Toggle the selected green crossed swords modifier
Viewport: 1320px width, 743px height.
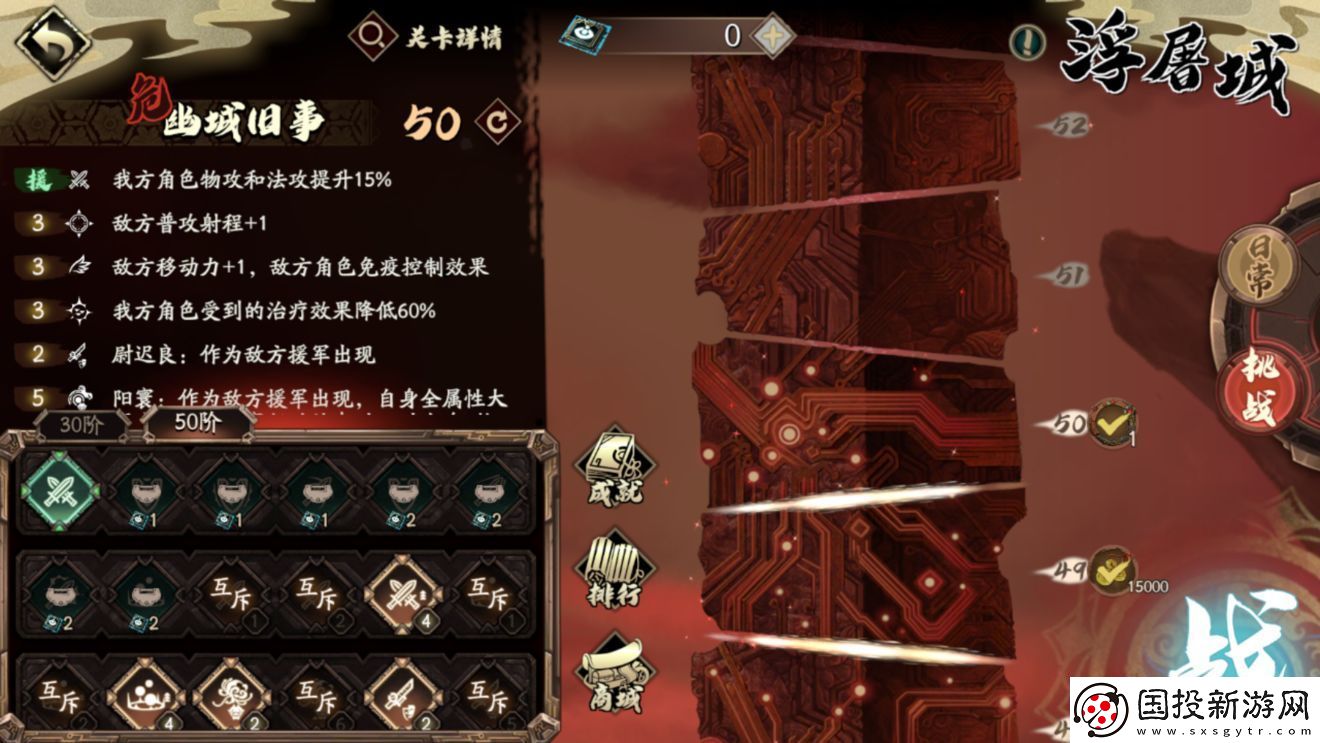(62, 490)
